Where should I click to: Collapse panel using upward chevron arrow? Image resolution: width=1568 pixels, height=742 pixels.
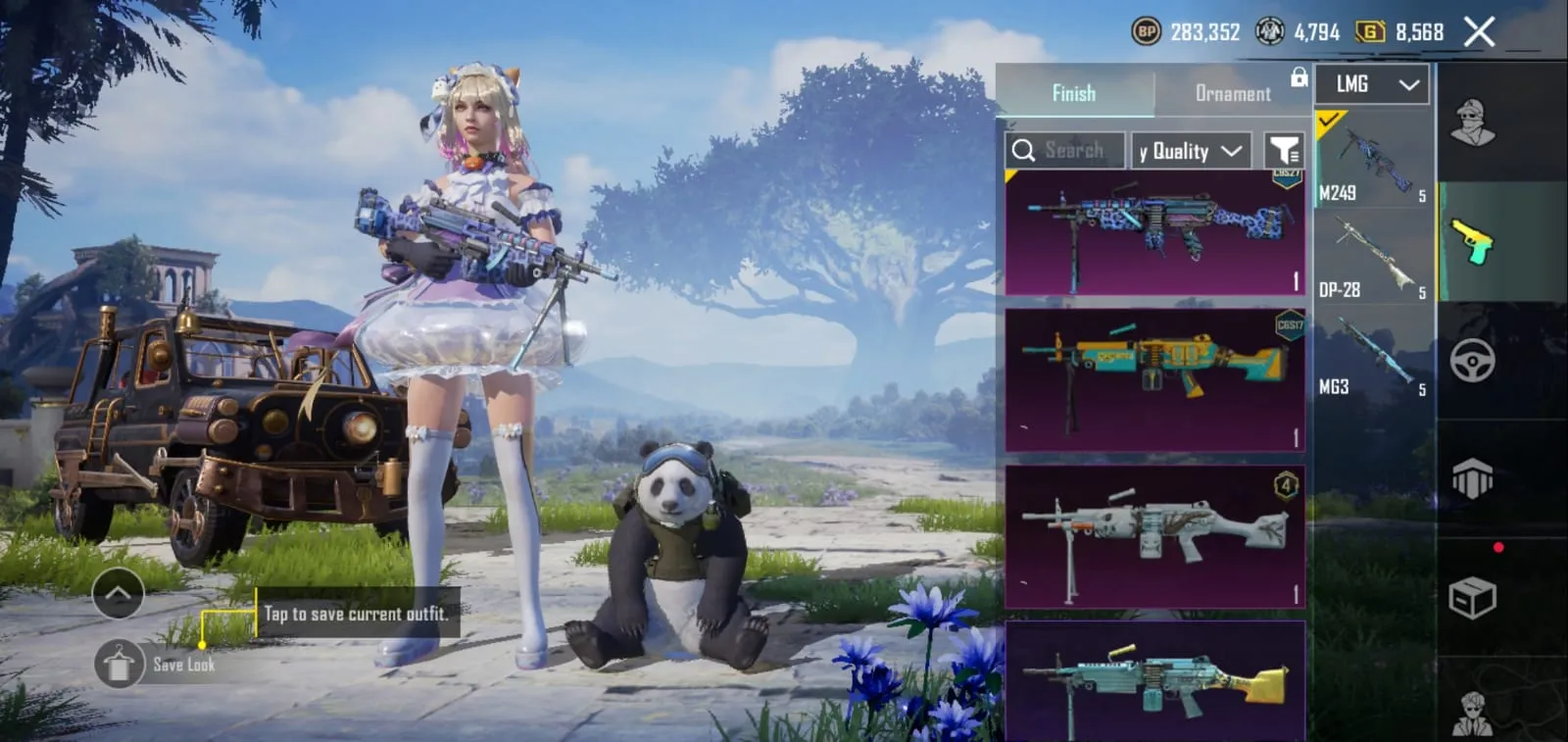pyautogui.click(x=119, y=594)
